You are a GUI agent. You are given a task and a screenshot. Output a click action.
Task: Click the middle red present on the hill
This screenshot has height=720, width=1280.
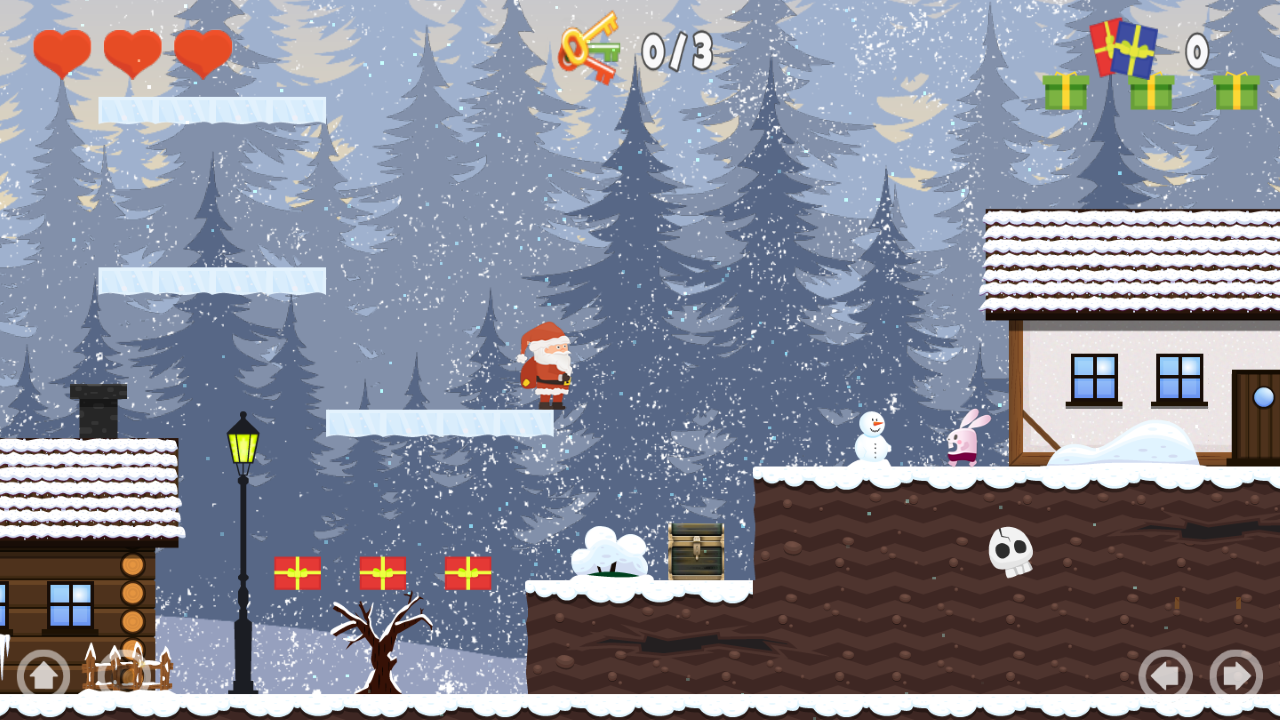[x=382, y=575]
